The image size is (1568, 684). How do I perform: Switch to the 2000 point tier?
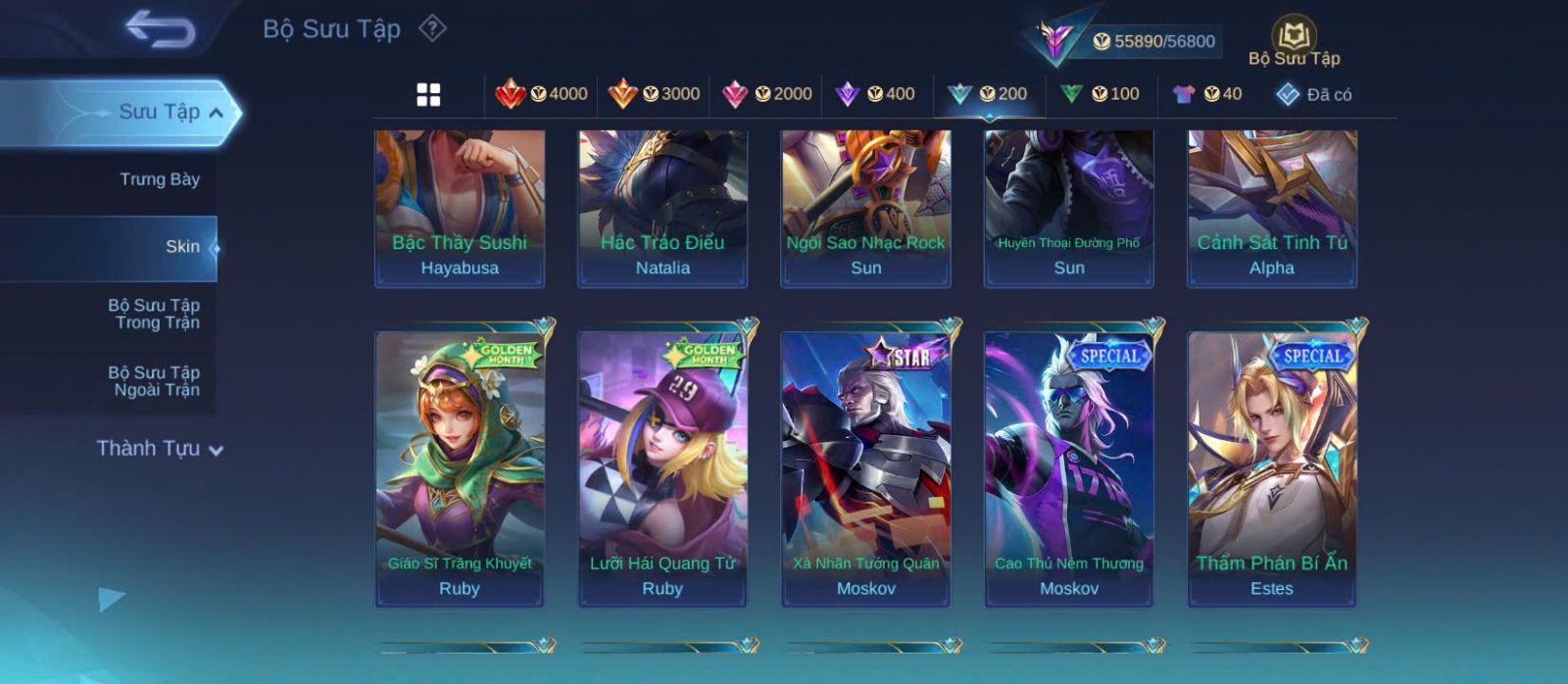766,94
